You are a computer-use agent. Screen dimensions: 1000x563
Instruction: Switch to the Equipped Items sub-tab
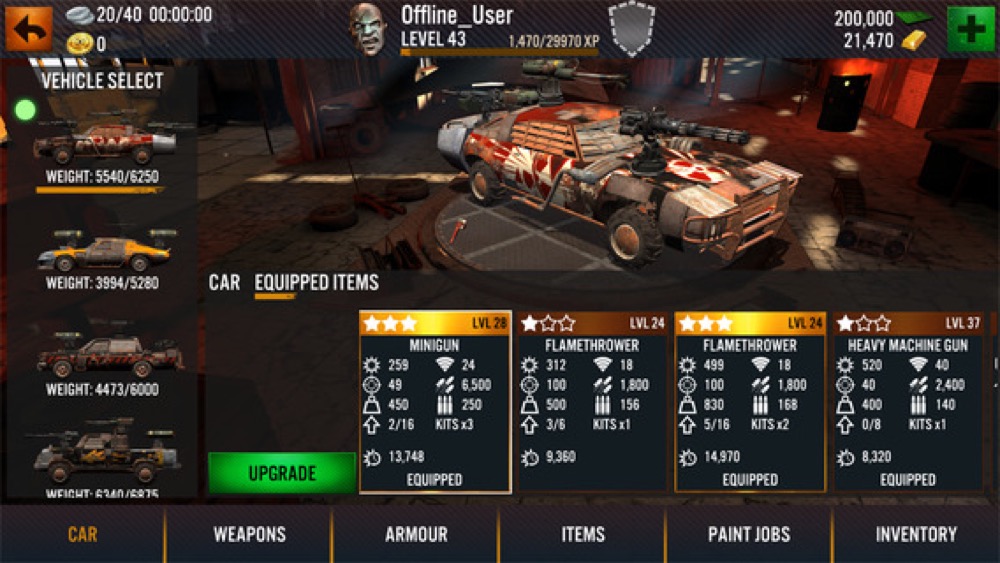(x=316, y=283)
